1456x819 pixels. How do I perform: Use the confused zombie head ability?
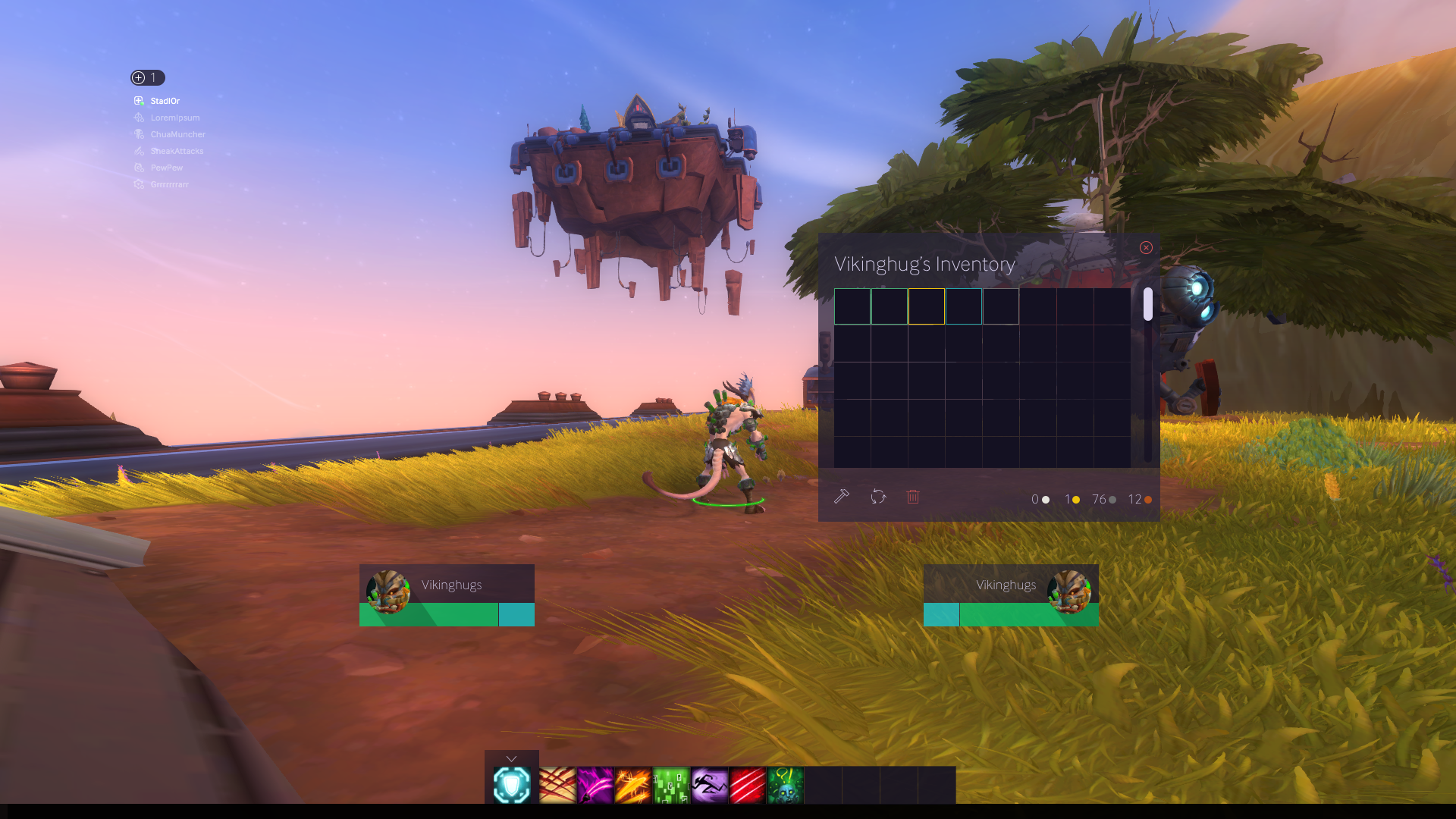click(x=785, y=785)
